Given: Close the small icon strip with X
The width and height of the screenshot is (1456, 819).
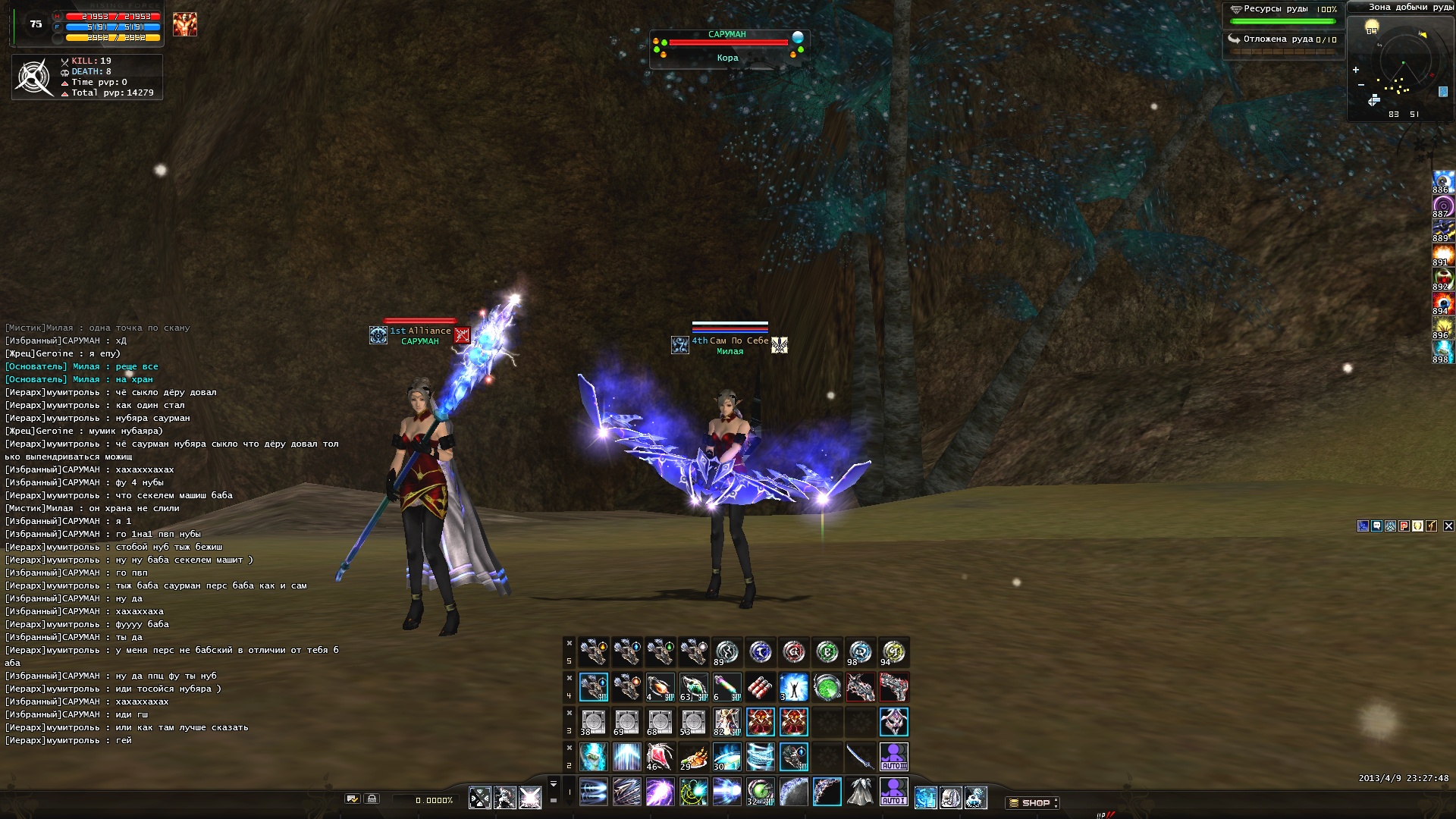Looking at the screenshot, I should coord(1448,526).
